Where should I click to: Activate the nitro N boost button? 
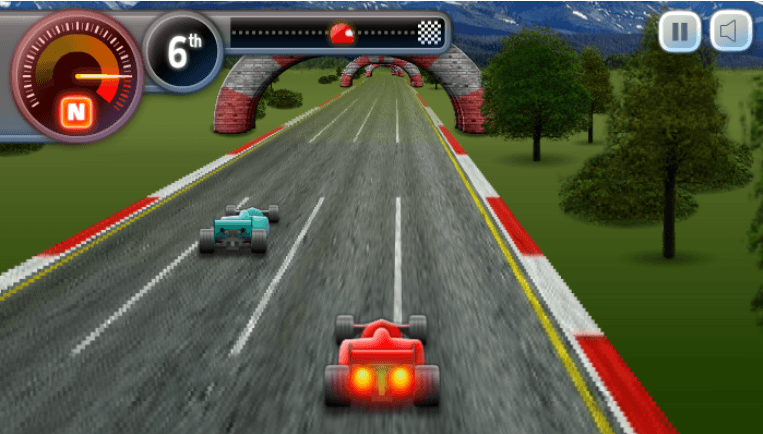pyautogui.click(x=75, y=112)
